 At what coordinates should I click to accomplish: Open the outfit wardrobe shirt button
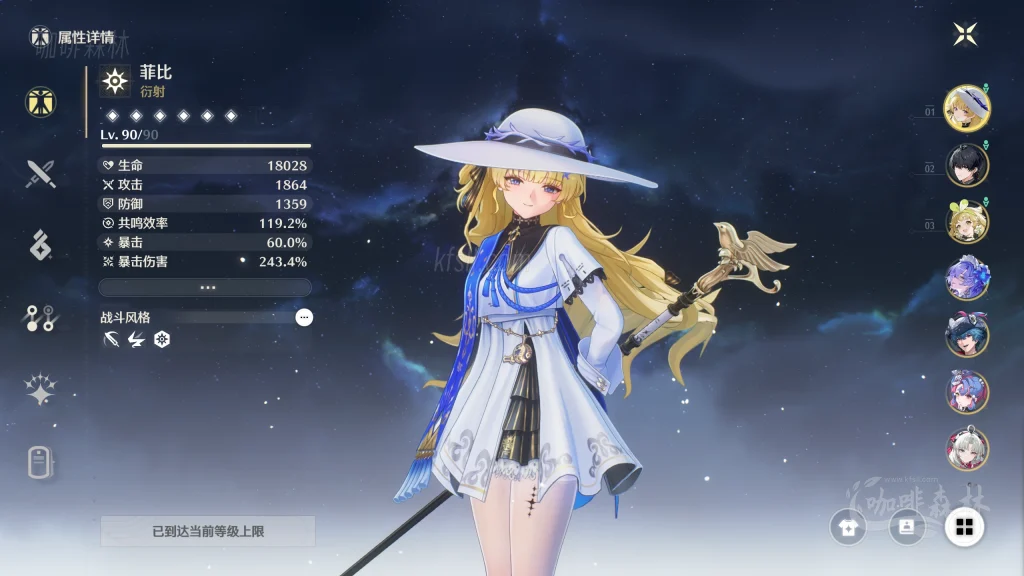[x=848, y=526]
